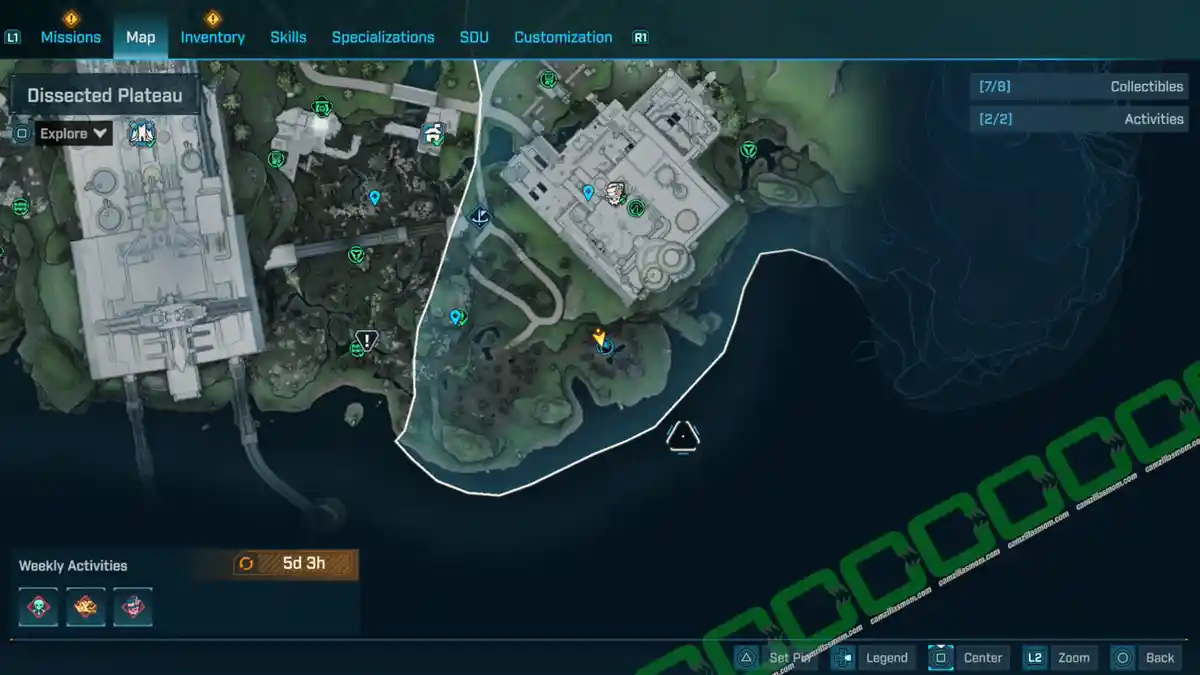1200x675 pixels.
Task: Click the exclamation mission marker on map
Action: click(367, 341)
